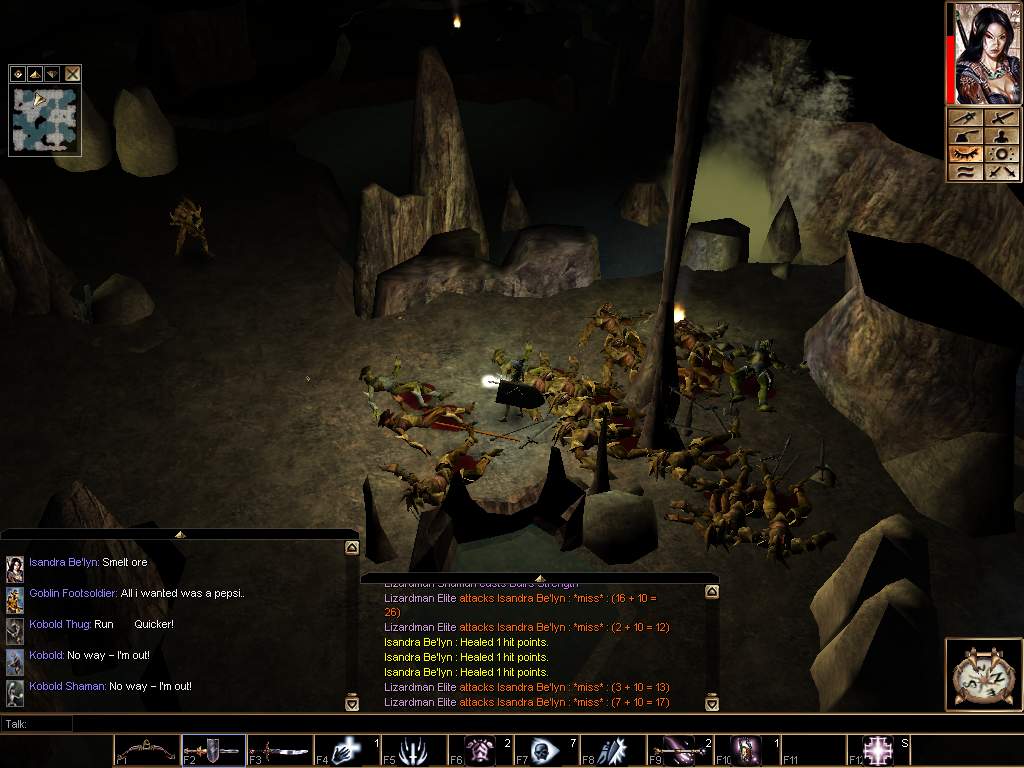
Task: Equip the sword and shield F2 quickslot
Action: pyautogui.click(x=214, y=750)
